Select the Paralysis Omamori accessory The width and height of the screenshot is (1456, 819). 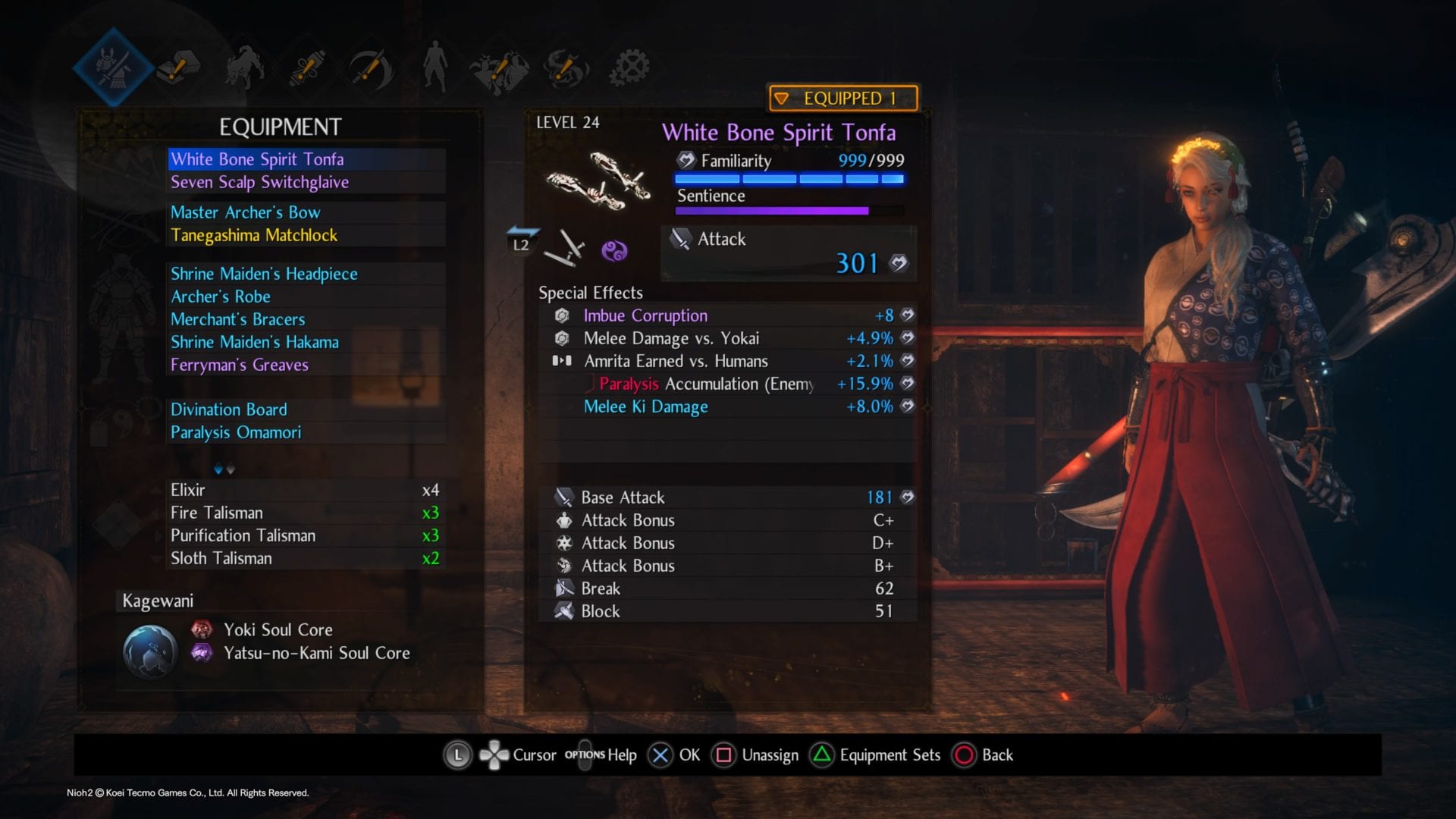click(x=236, y=432)
